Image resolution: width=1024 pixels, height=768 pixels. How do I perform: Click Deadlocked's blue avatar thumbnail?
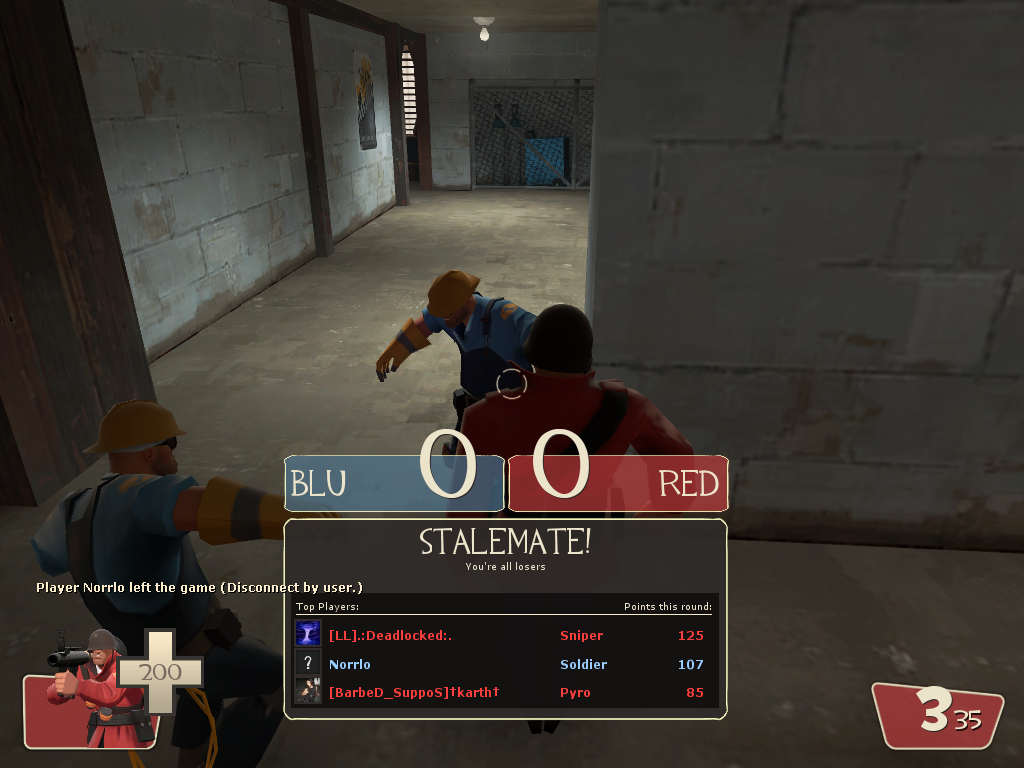tap(308, 634)
